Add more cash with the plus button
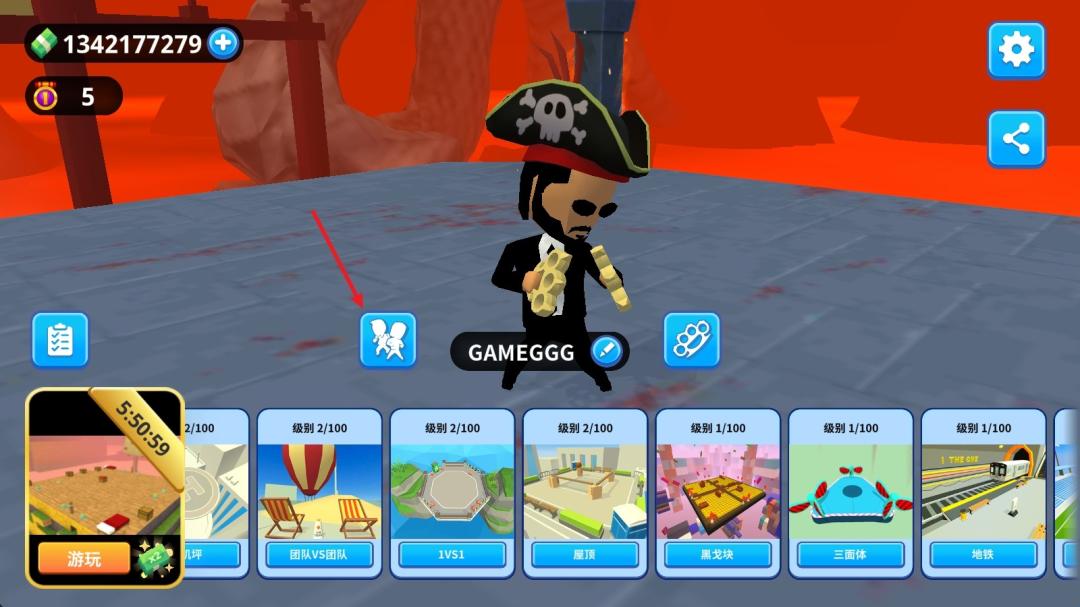This screenshot has width=1080, height=607. pos(222,43)
